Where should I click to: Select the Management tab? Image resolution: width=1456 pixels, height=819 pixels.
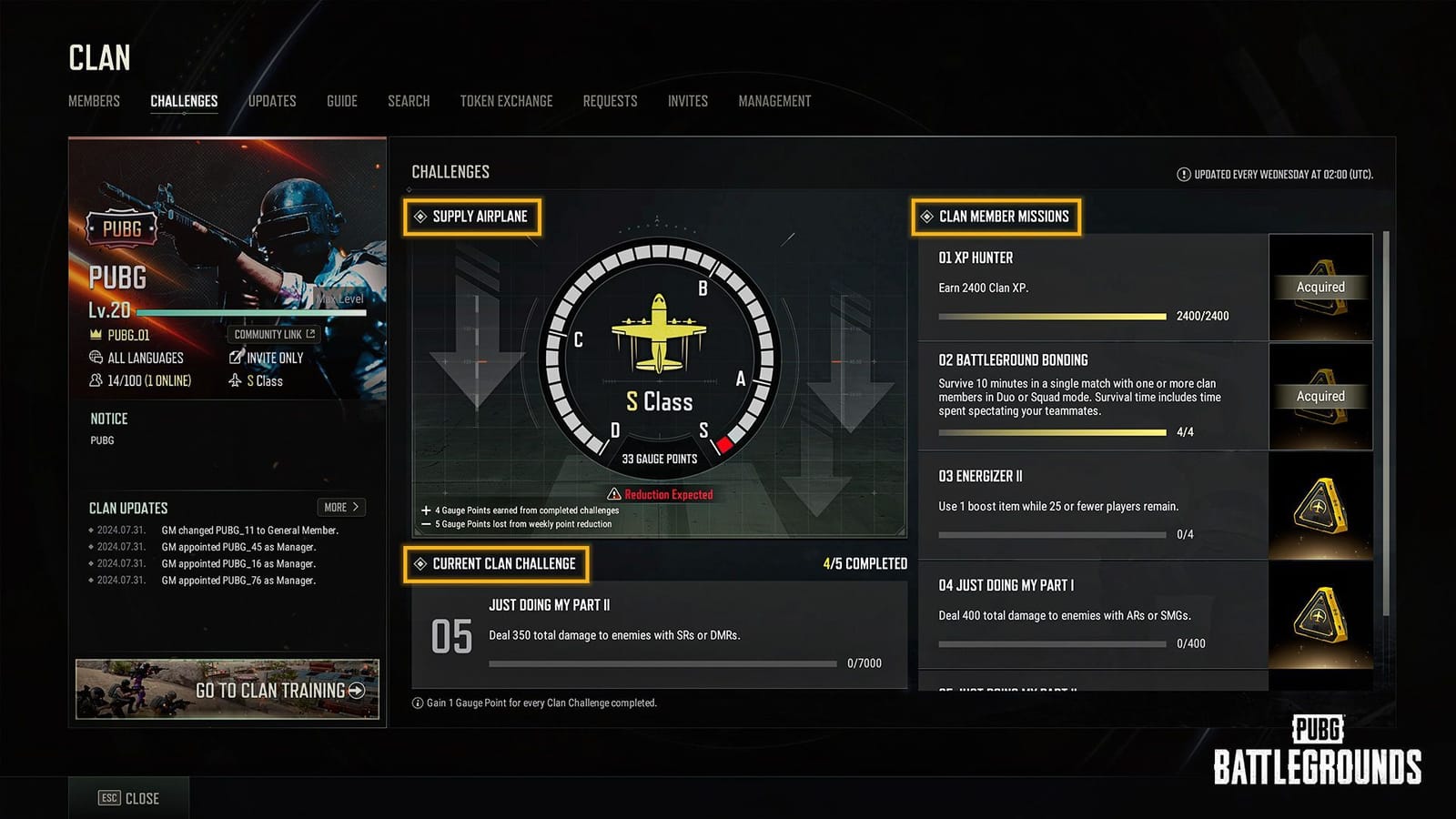pos(774,101)
